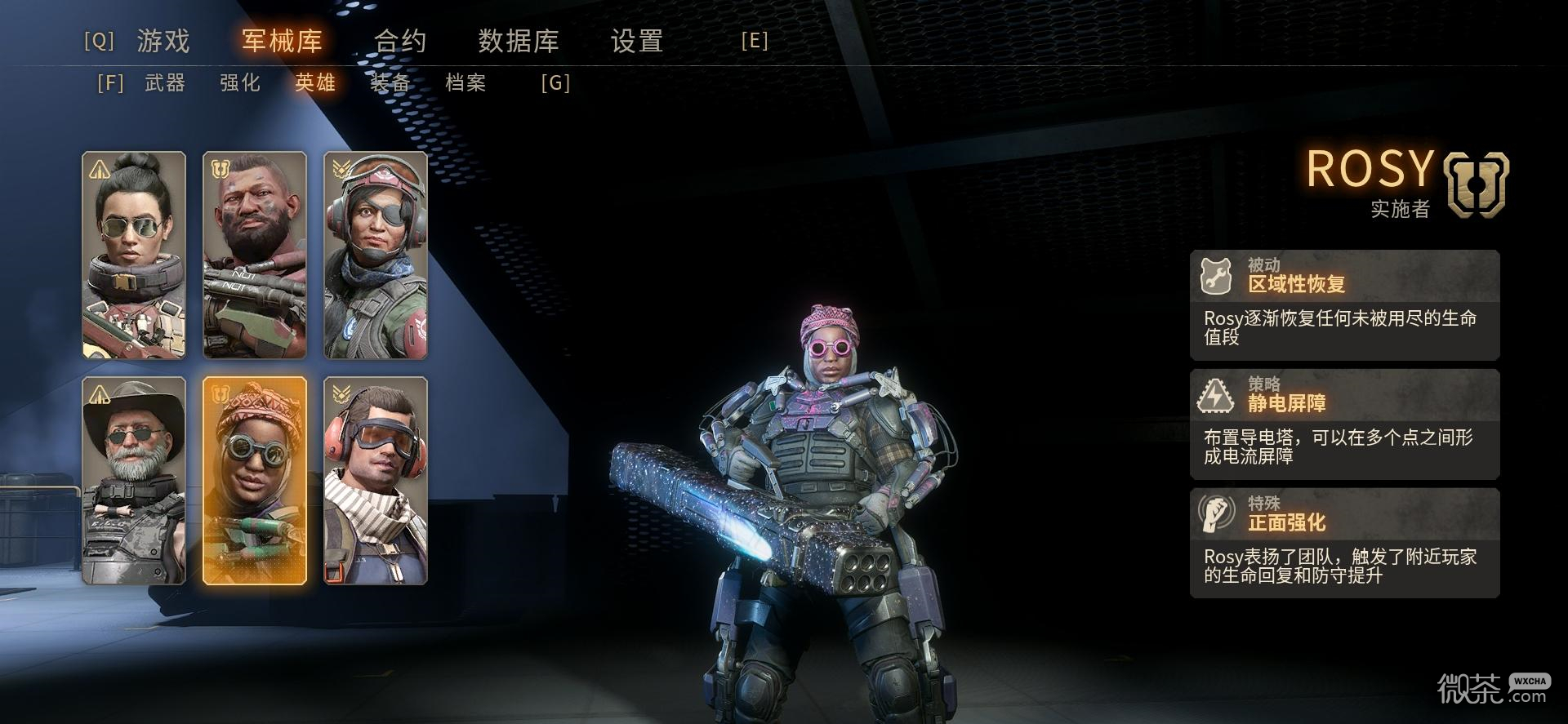1568x724 pixels.
Task: View the 区域性恢复 passive ability panel
Action: 1344,304
